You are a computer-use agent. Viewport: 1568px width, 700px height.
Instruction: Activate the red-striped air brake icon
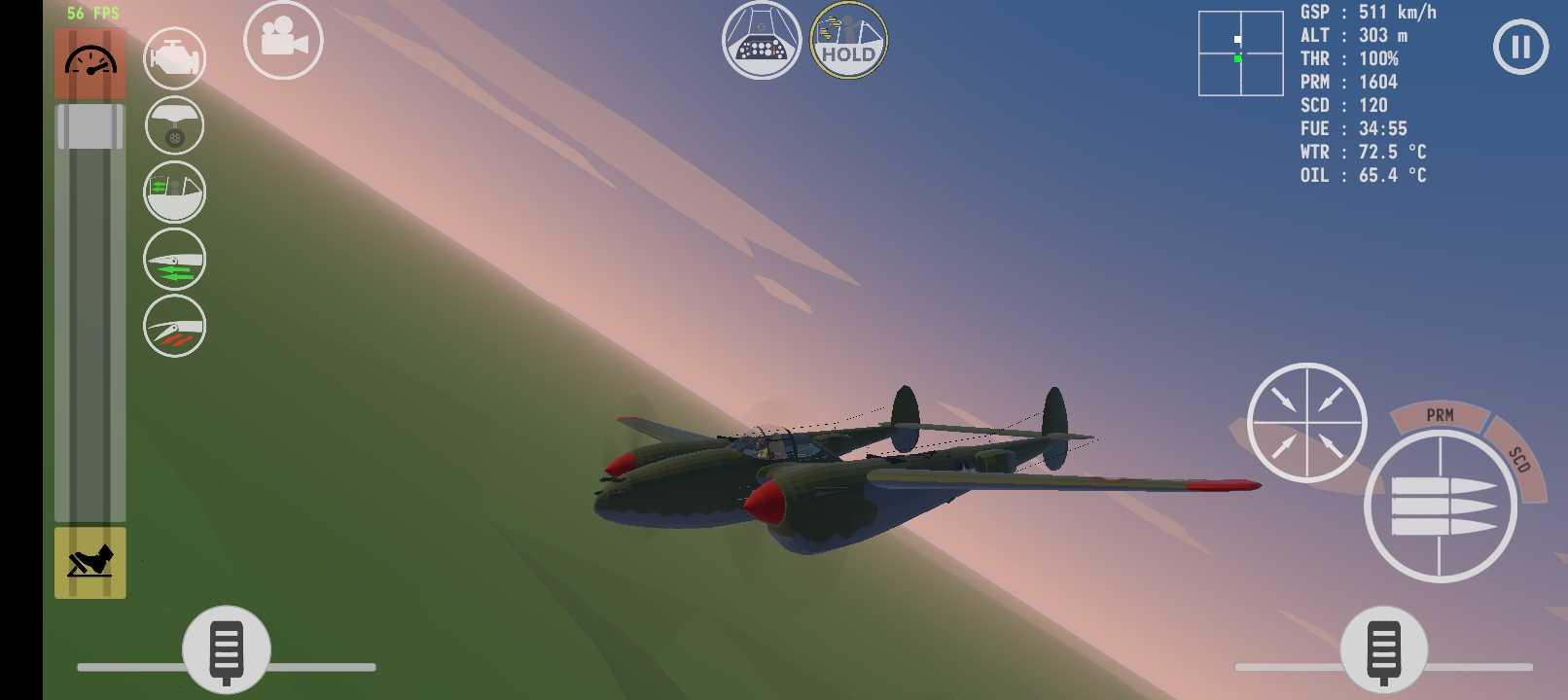click(175, 326)
